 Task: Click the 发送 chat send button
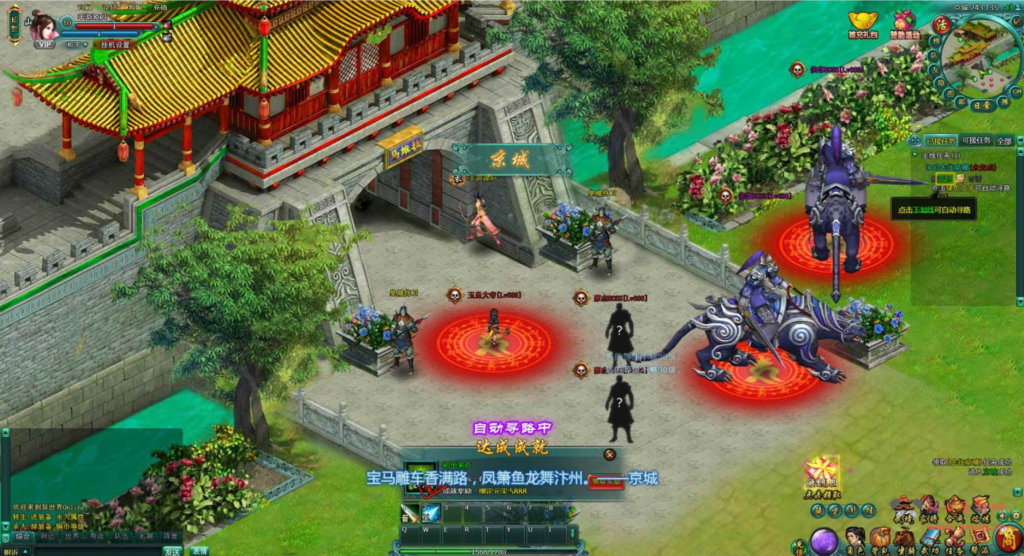coord(172,550)
